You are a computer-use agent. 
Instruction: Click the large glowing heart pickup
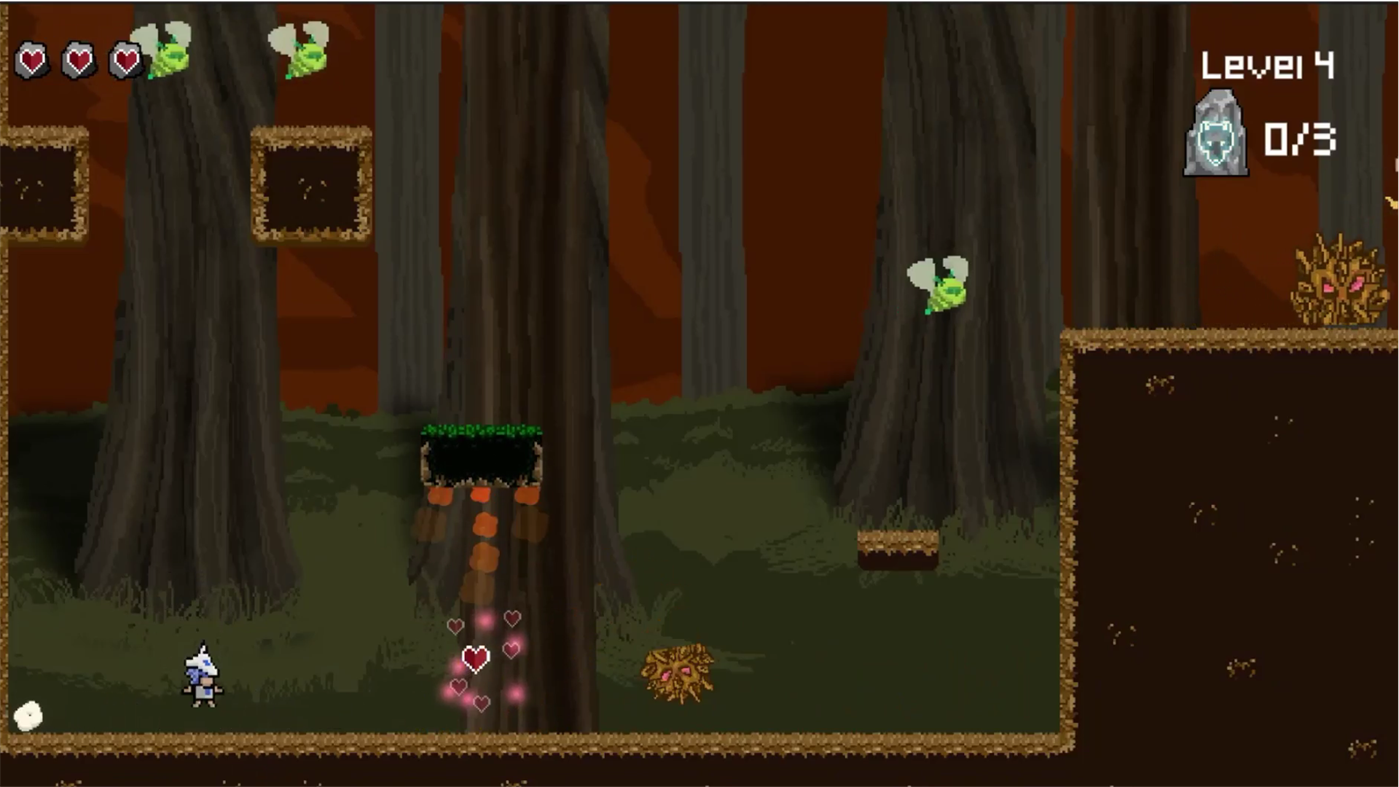pos(476,658)
